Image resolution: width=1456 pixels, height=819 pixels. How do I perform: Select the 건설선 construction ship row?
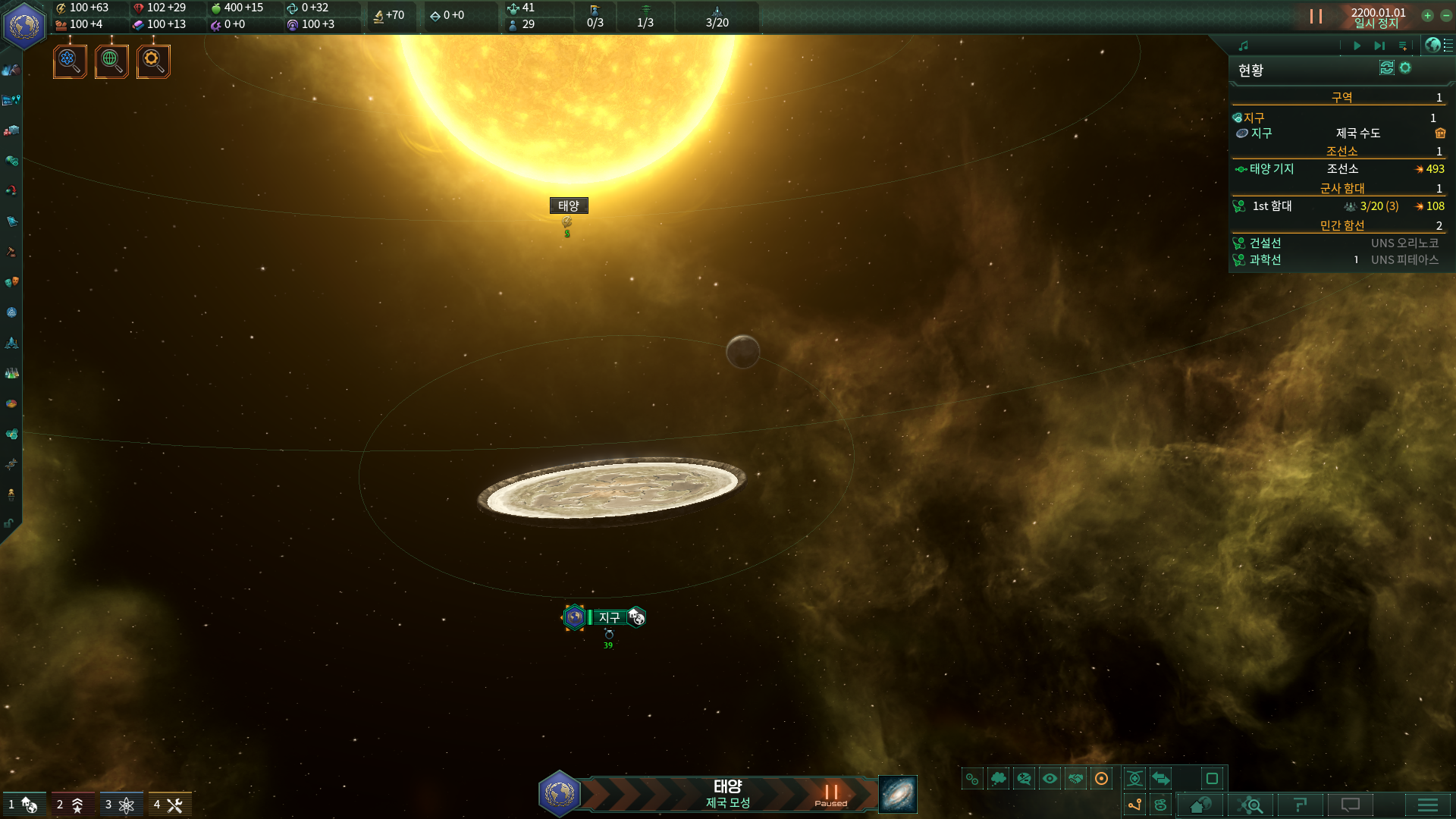(x=1266, y=243)
